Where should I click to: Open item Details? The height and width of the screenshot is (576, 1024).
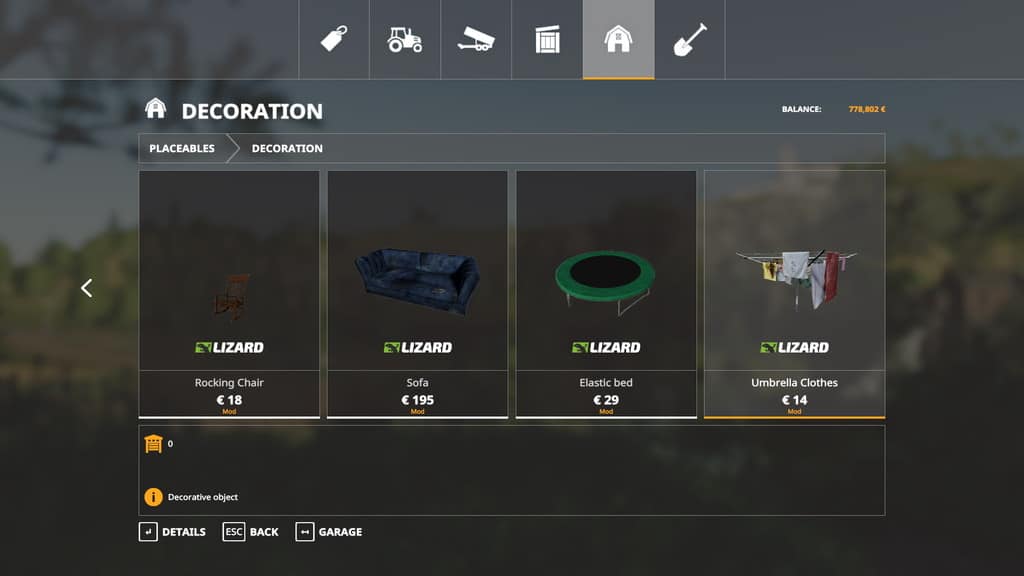173,532
